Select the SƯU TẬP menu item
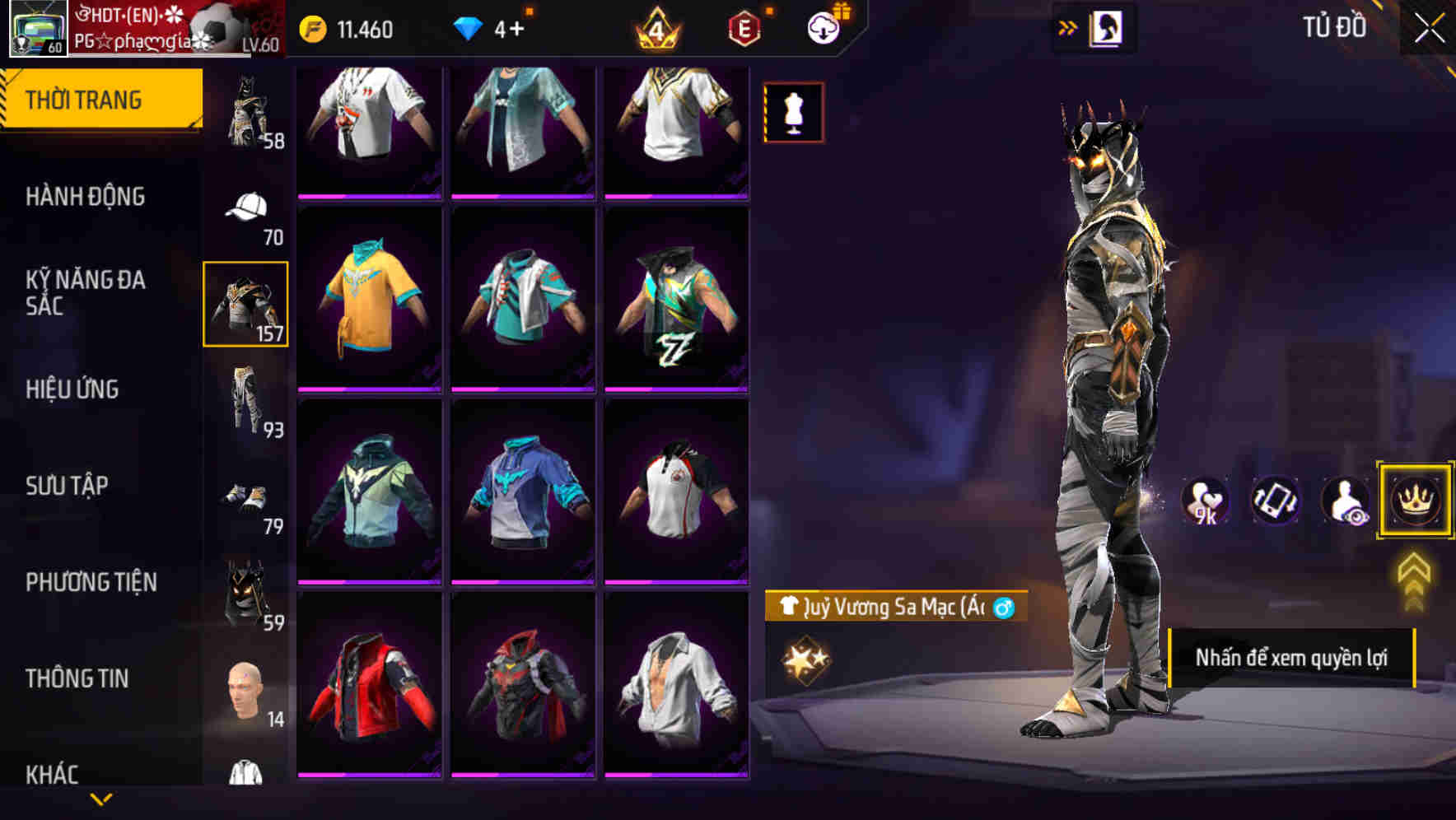This screenshot has width=1456, height=820. 79,486
